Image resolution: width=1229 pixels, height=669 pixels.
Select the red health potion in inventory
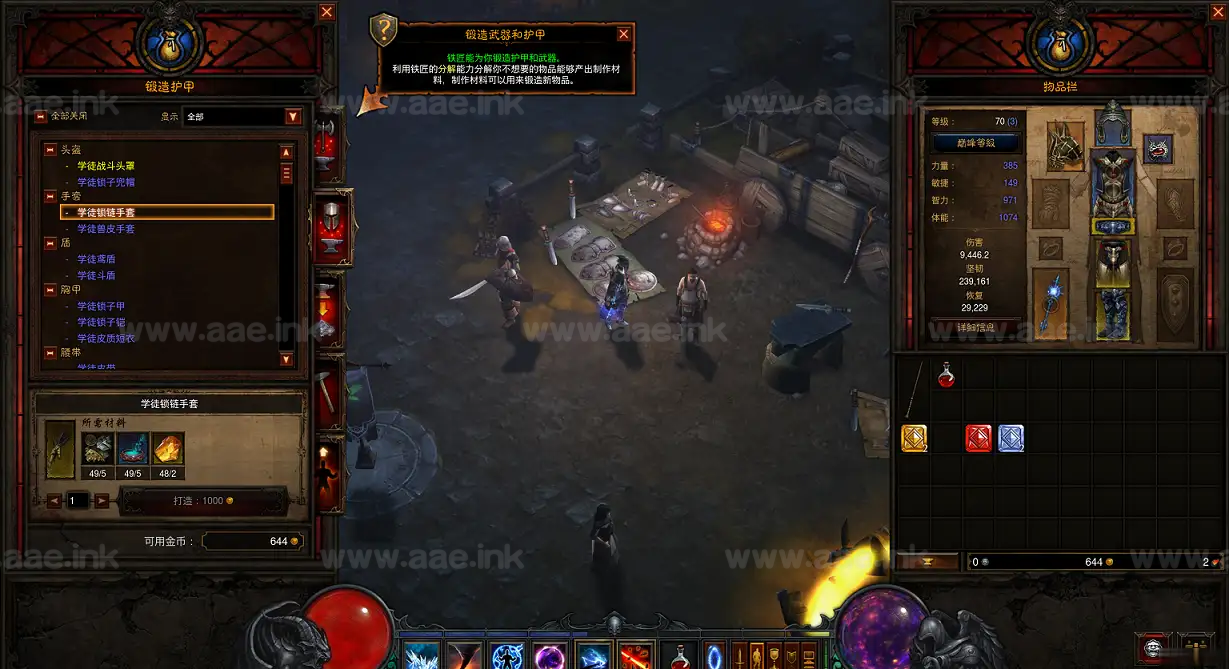[946, 375]
